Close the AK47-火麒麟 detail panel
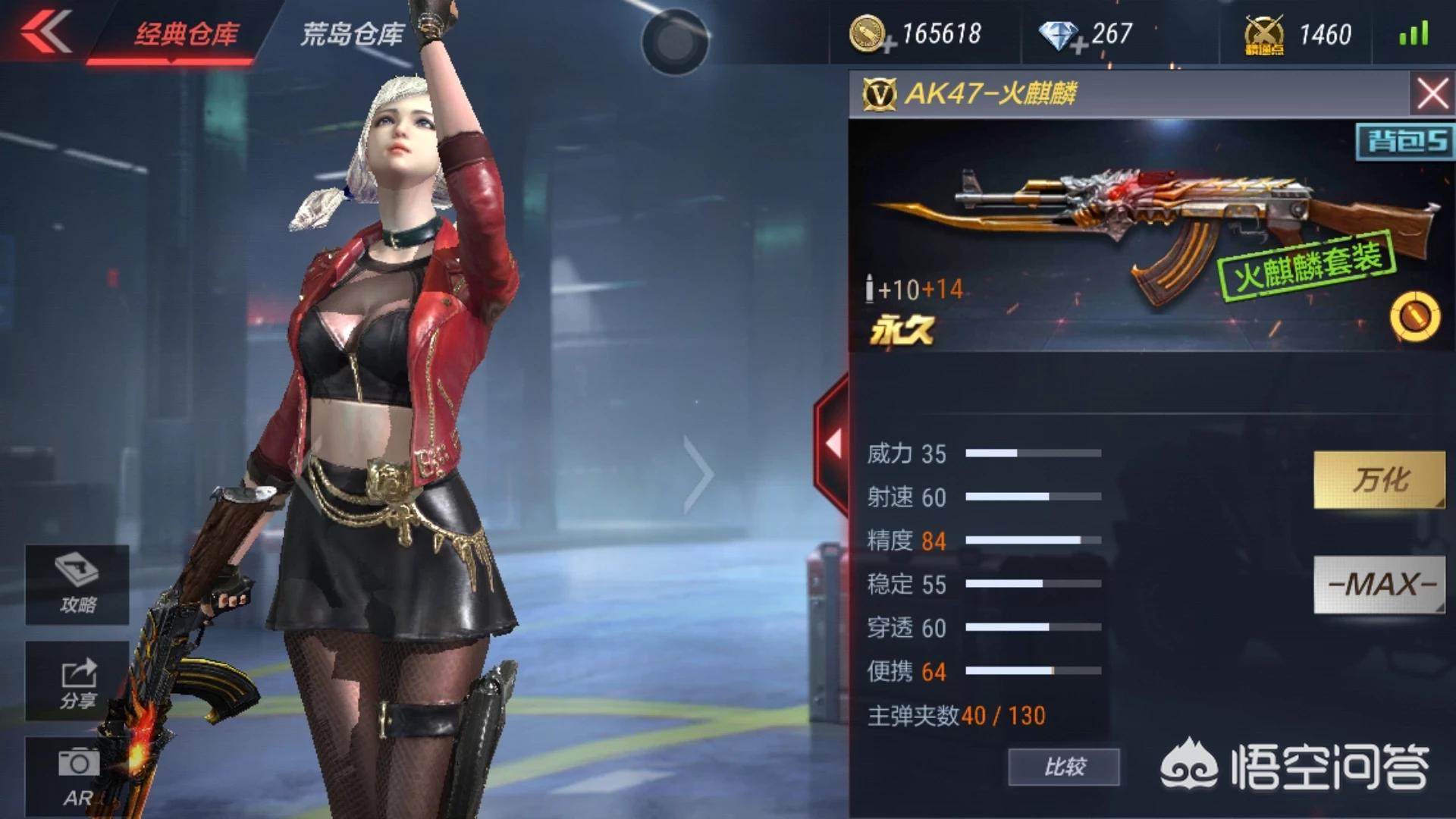The width and height of the screenshot is (1456, 819). click(x=1432, y=94)
